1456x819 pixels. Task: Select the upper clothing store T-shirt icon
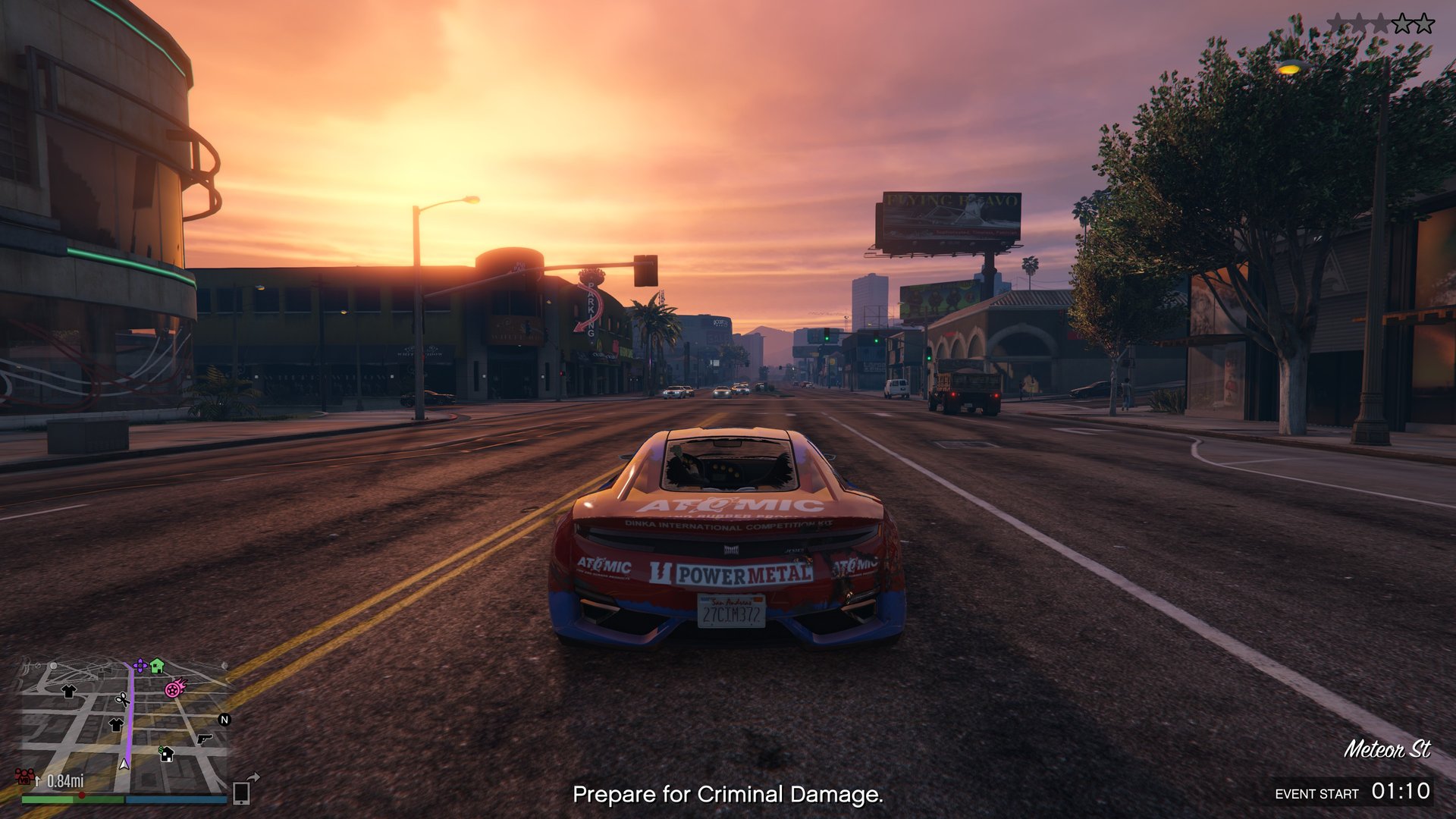click(x=68, y=691)
